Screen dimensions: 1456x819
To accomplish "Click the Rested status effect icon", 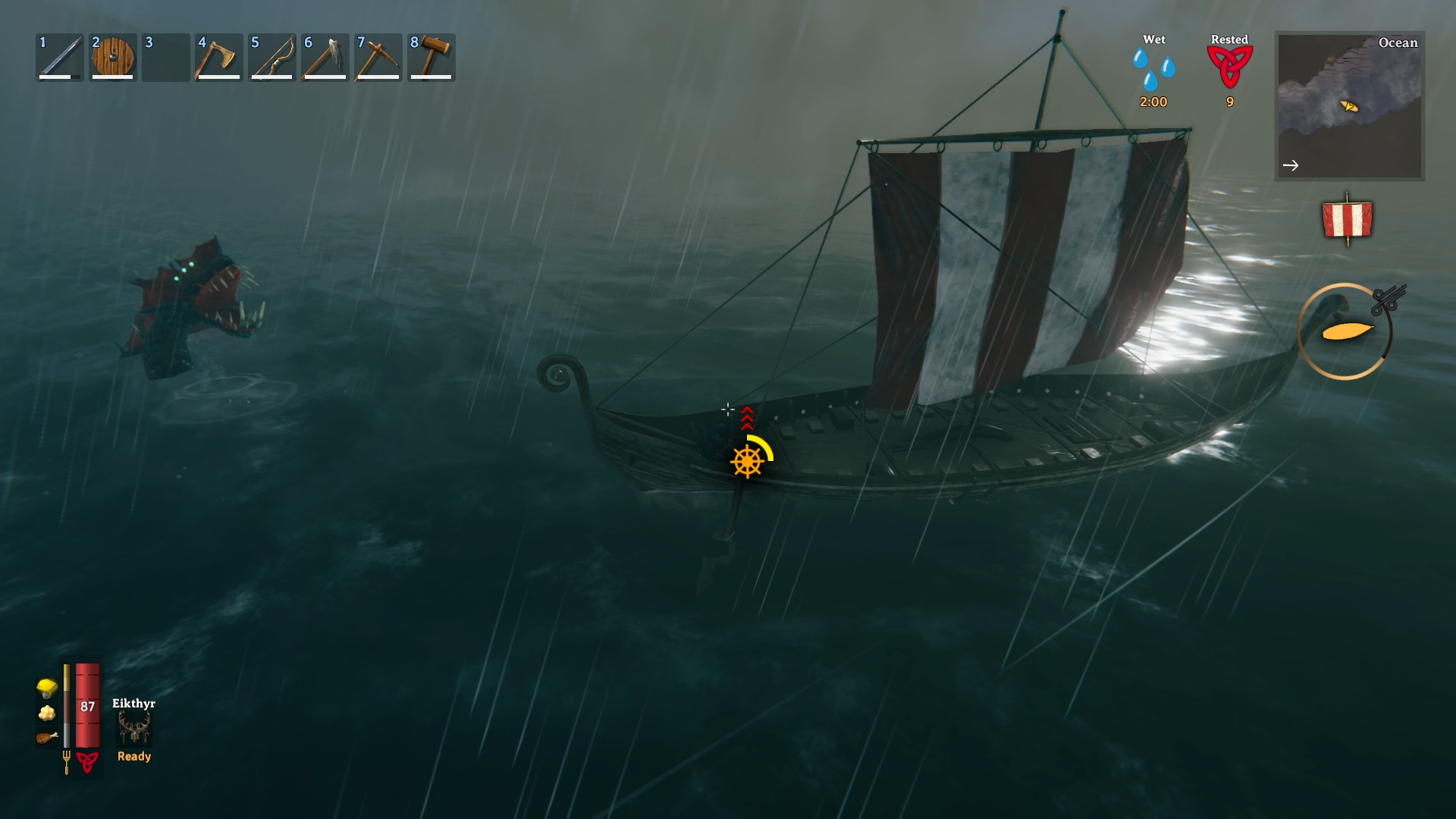I will tap(1229, 67).
